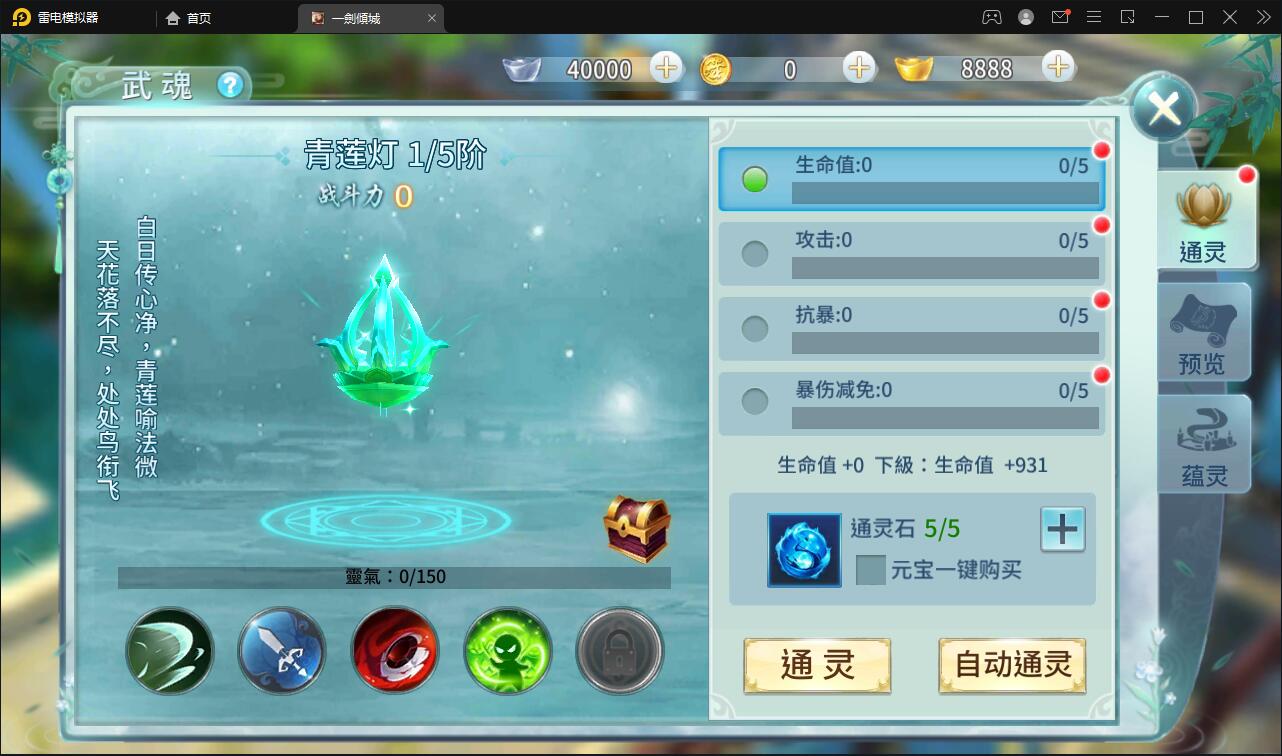Image resolution: width=1282 pixels, height=756 pixels.
Task: Click the 靈氣 0/150 progress bar
Action: coord(394,576)
